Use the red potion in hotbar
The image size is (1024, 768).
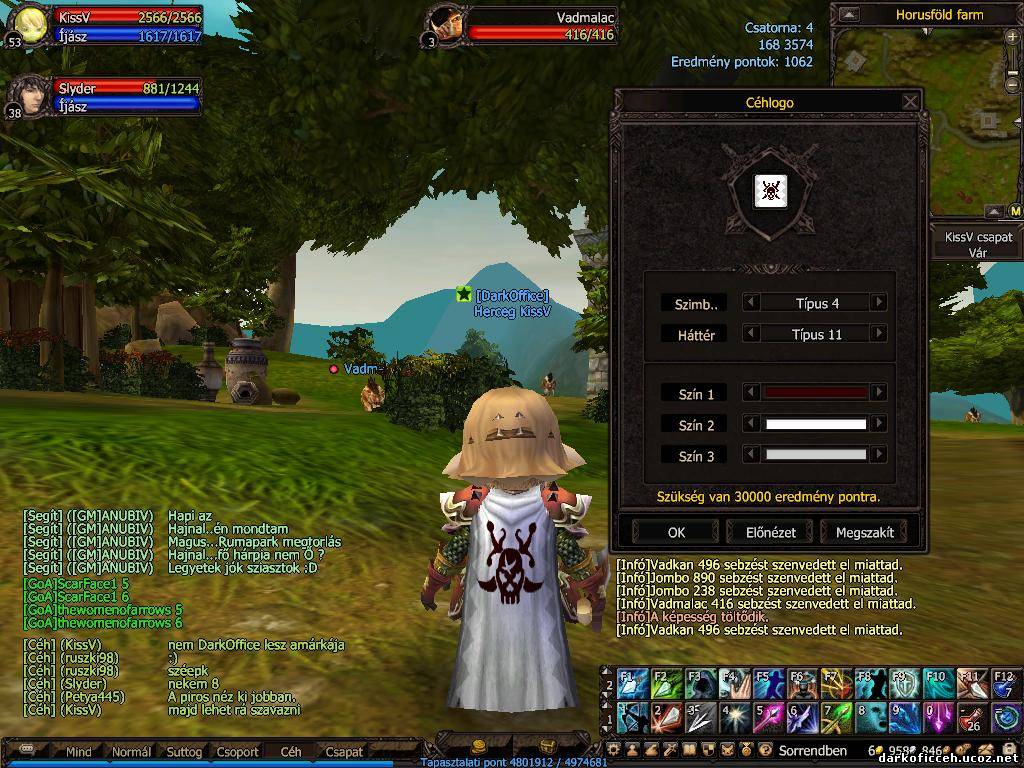971,717
